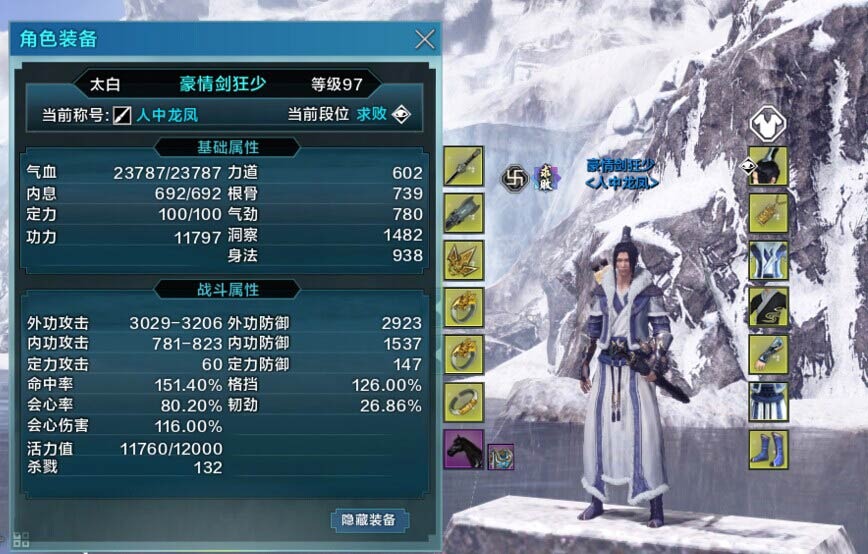This screenshot has width=868, height=554.
Task: Choose the golden necklace charm slot
Action: coord(768,213)
